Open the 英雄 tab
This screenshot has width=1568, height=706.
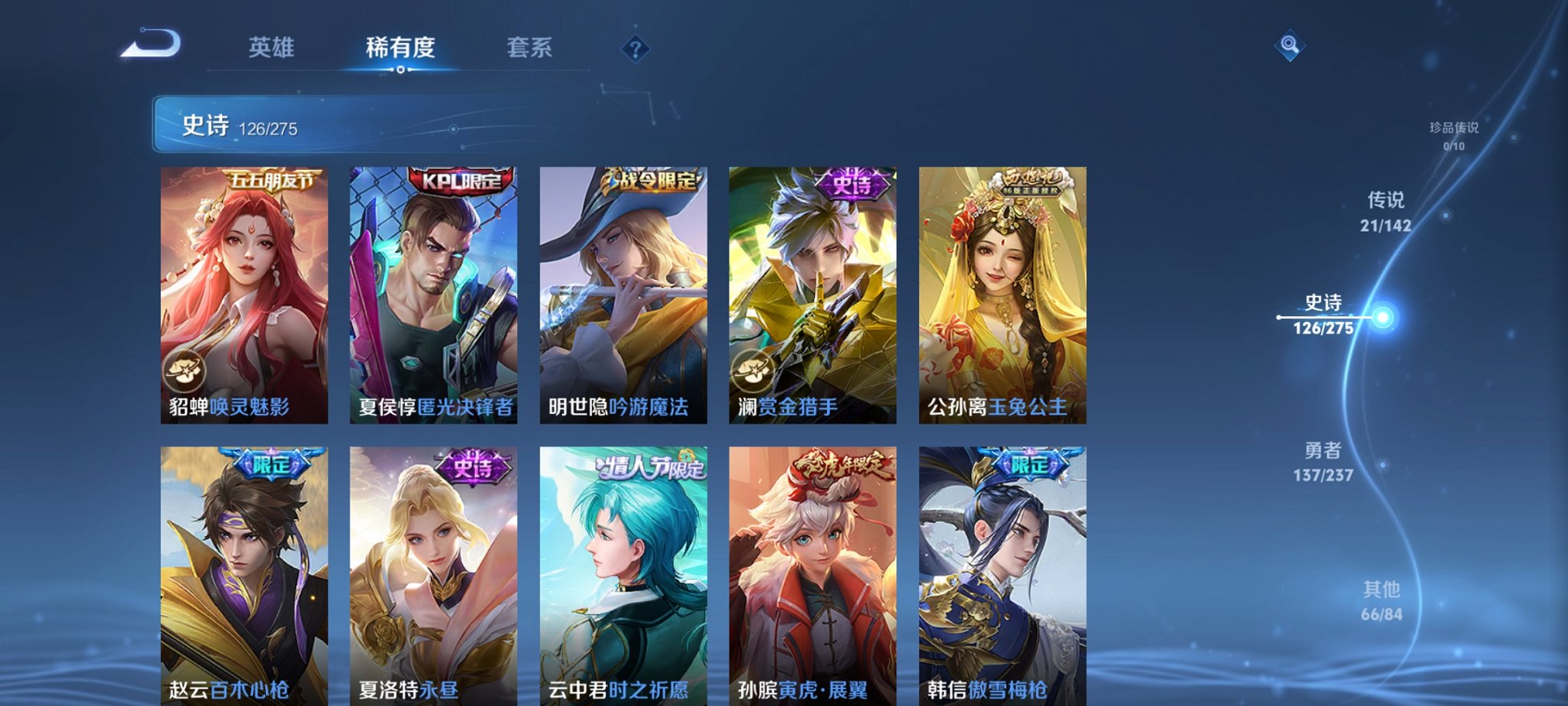271,46
